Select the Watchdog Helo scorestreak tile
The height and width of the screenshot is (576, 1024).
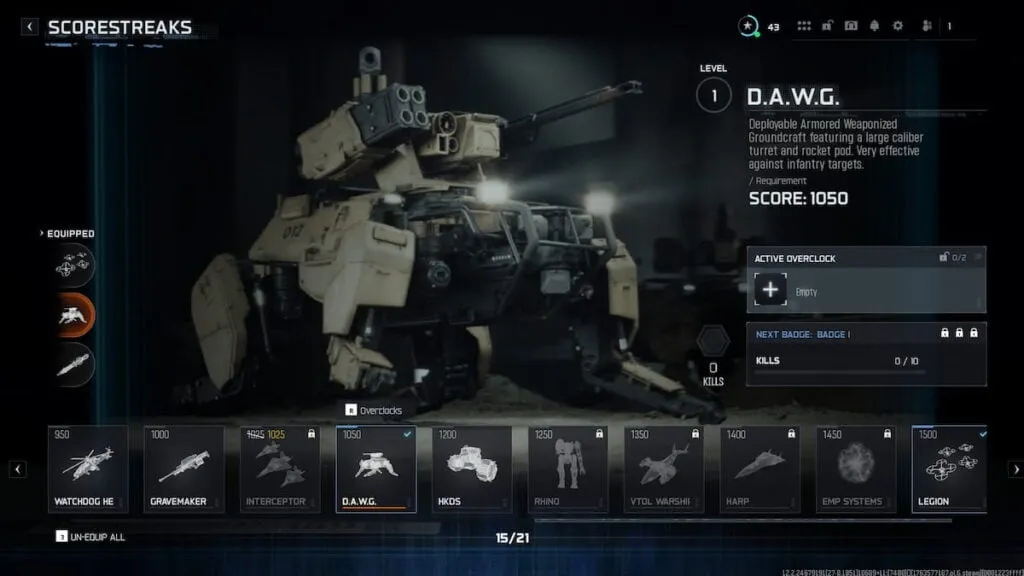[88, 468]
